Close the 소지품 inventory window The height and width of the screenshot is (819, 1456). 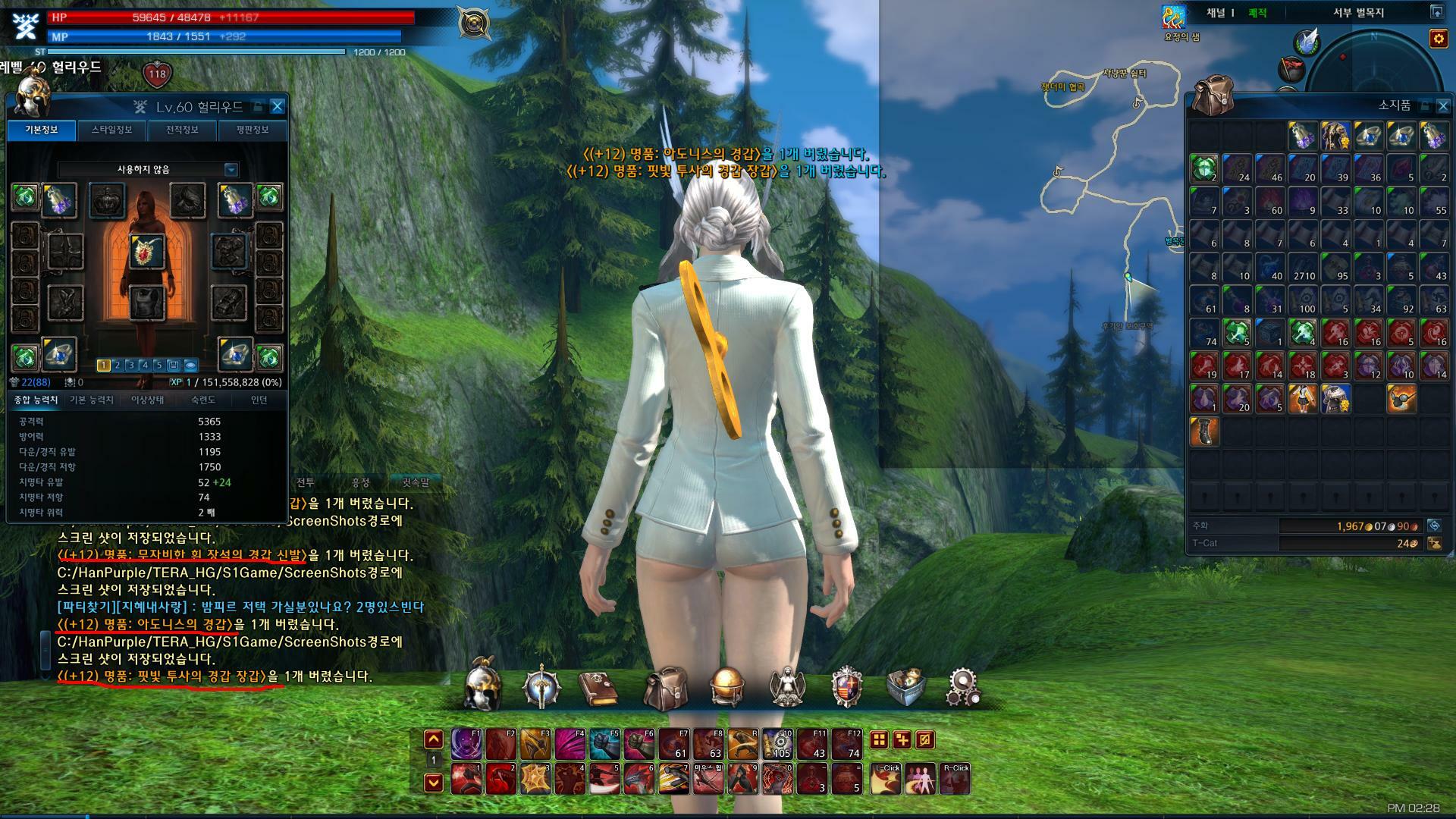1442,106
